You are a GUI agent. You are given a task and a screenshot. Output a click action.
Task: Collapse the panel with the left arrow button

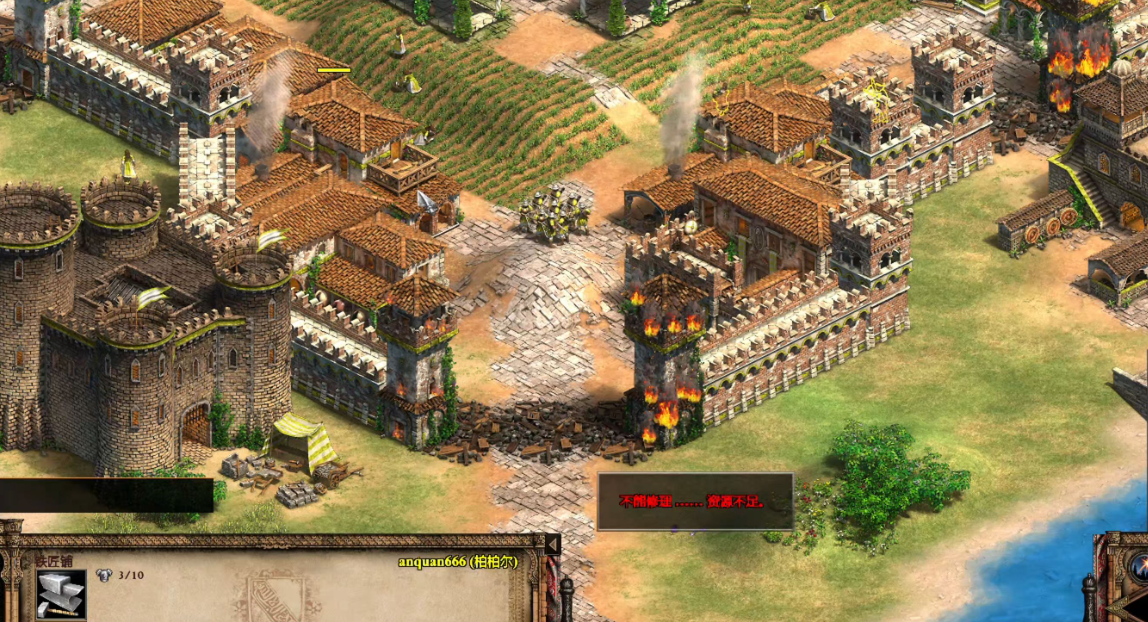[x=552, y=544]
